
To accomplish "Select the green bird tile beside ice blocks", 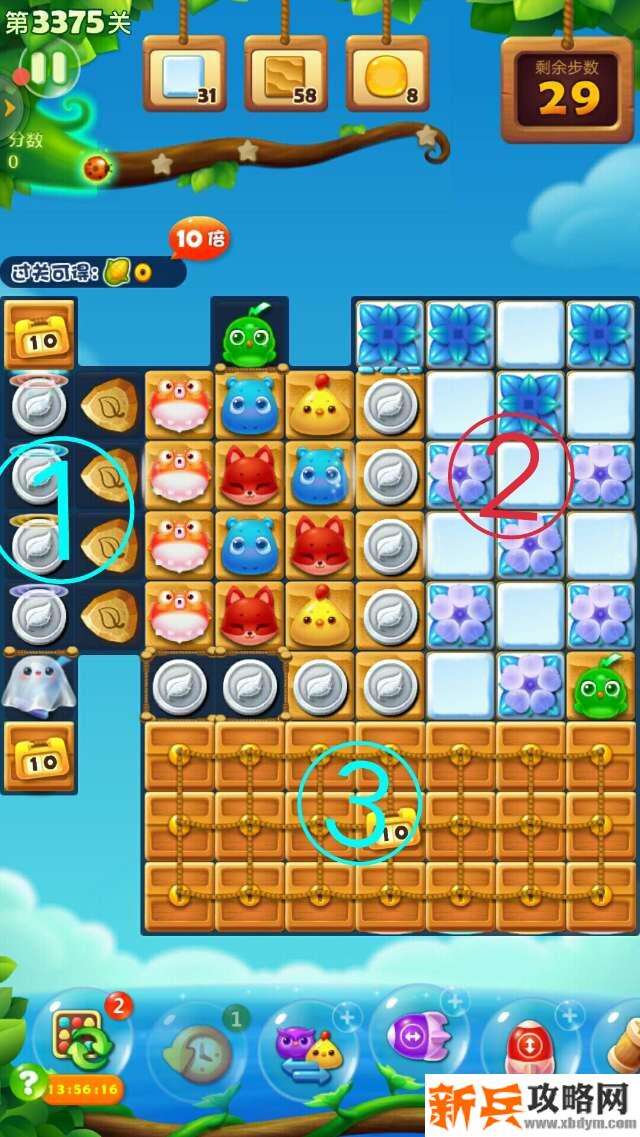I will click(600, 686).
